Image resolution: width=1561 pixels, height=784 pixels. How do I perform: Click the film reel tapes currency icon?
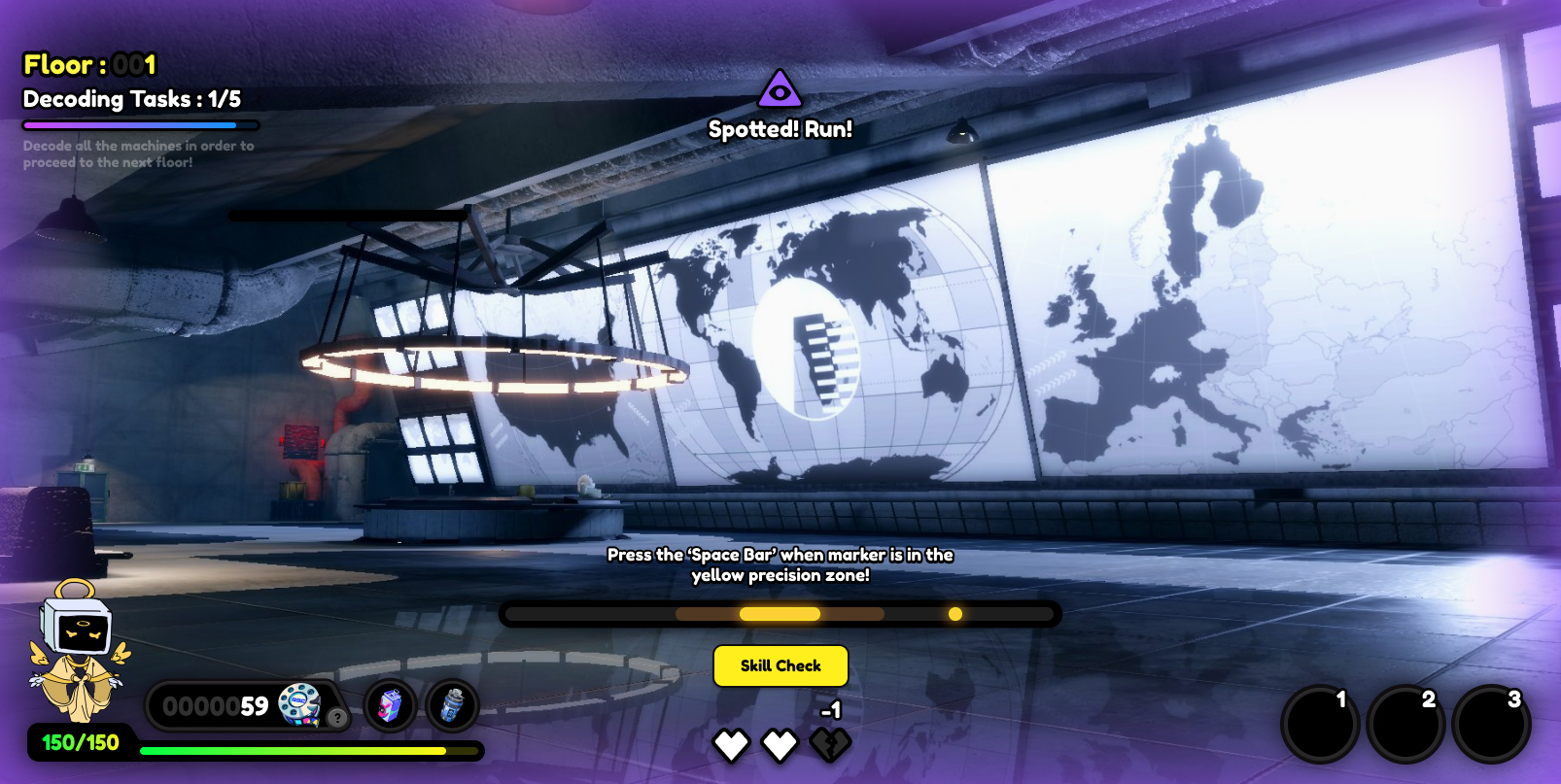(299, 703)
